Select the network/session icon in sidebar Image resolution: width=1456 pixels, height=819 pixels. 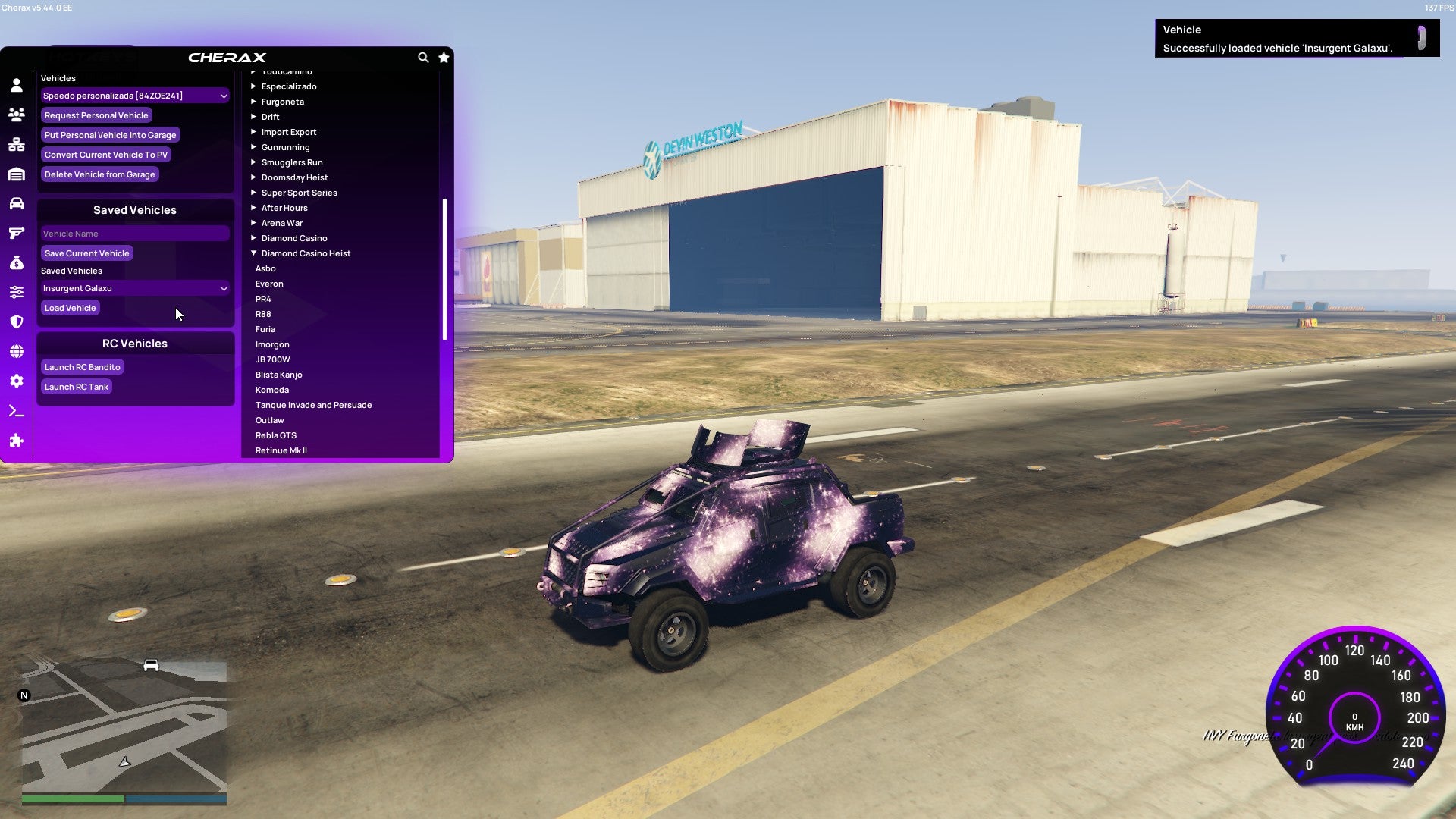16,144
